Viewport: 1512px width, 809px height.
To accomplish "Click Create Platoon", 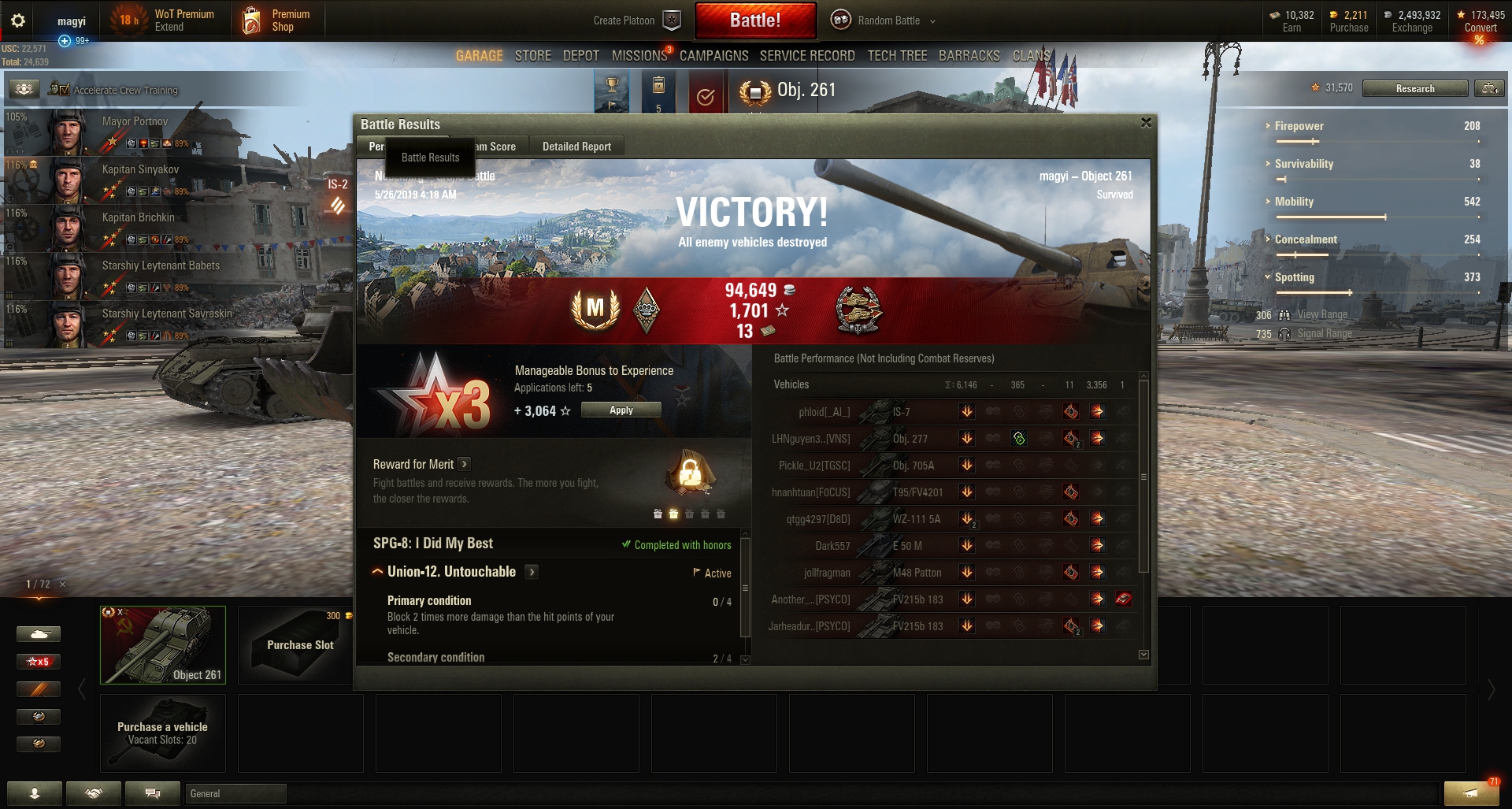I will 636,20.
